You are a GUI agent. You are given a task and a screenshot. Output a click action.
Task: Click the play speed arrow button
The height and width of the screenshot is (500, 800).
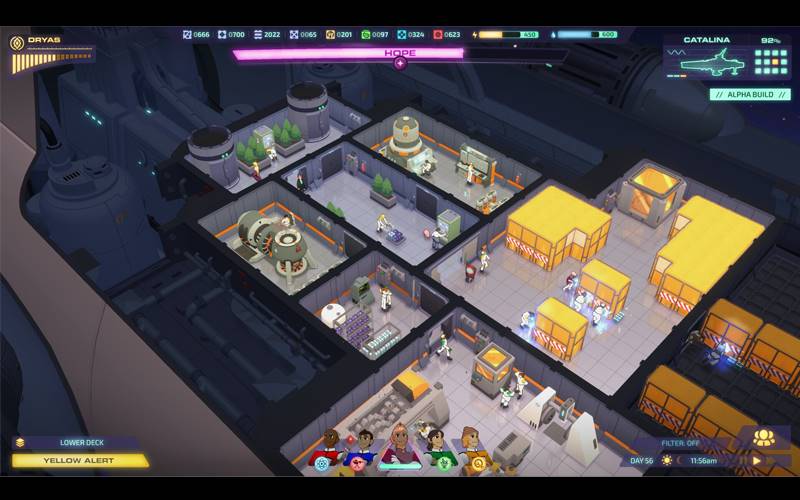click(x=756, y=460)
